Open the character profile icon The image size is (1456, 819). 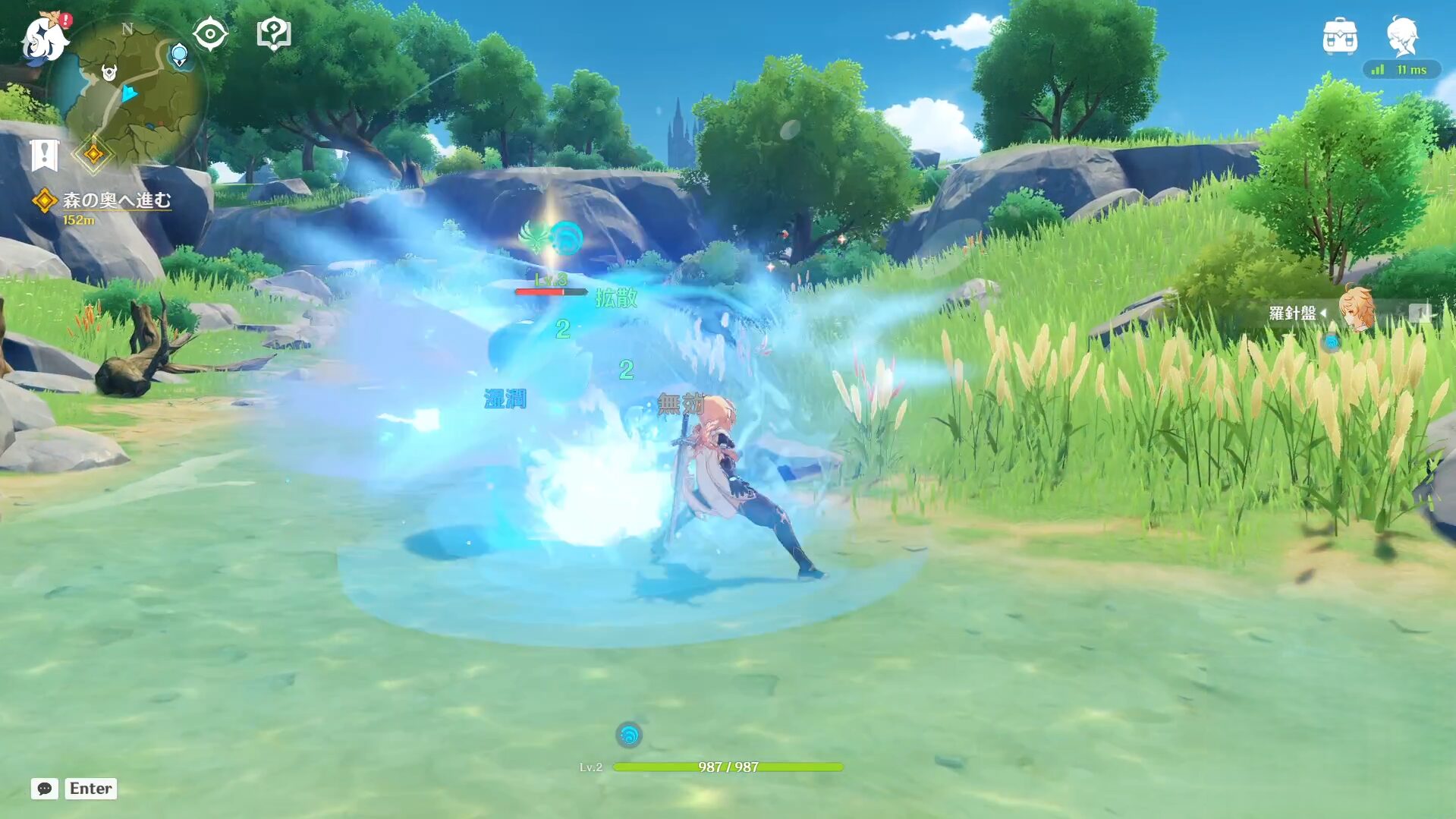(x=1402, y=36)
